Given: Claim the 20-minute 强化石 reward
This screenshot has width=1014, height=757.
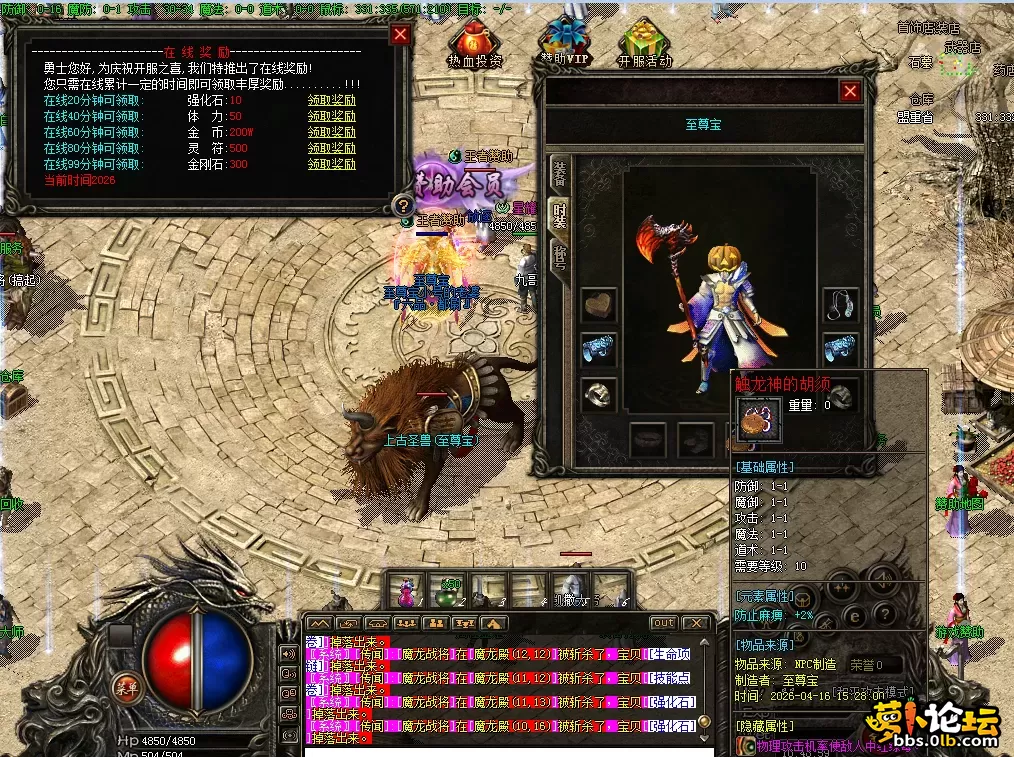Looking at the screenshot, I should pyautogui.click(x=331, y=101).
